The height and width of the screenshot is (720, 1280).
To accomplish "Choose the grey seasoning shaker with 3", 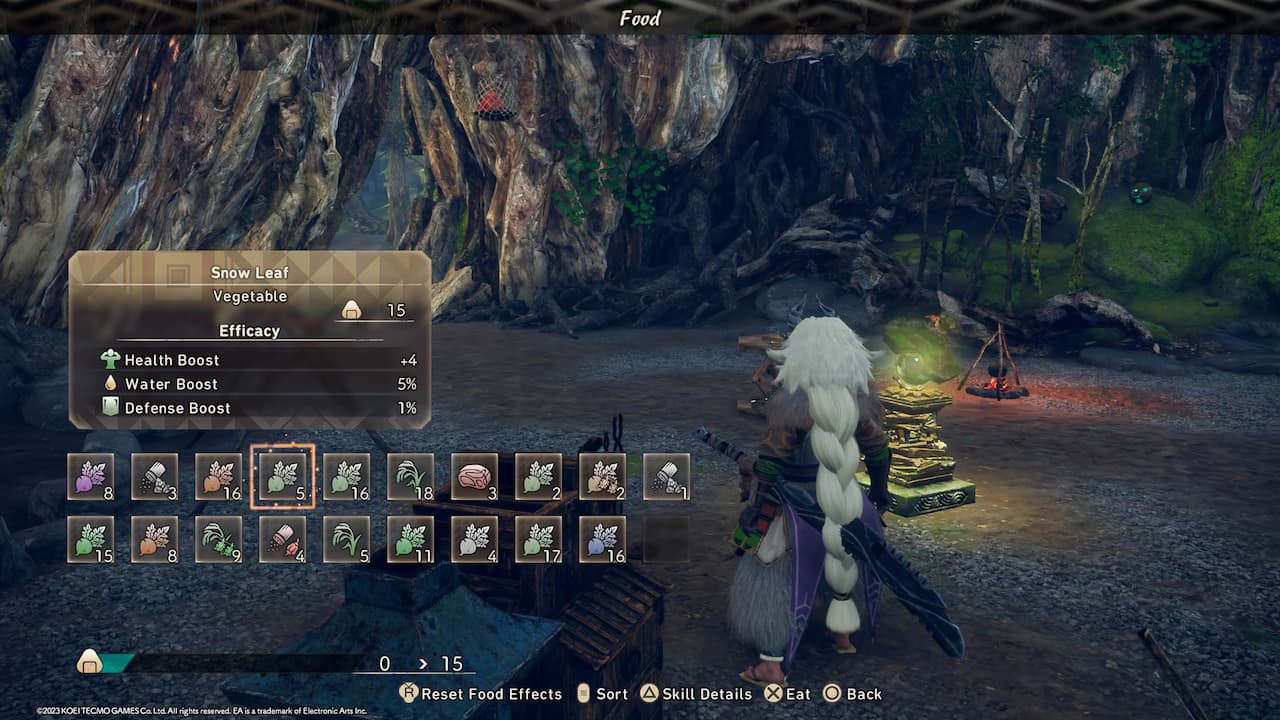I will (x=155, y=476).
